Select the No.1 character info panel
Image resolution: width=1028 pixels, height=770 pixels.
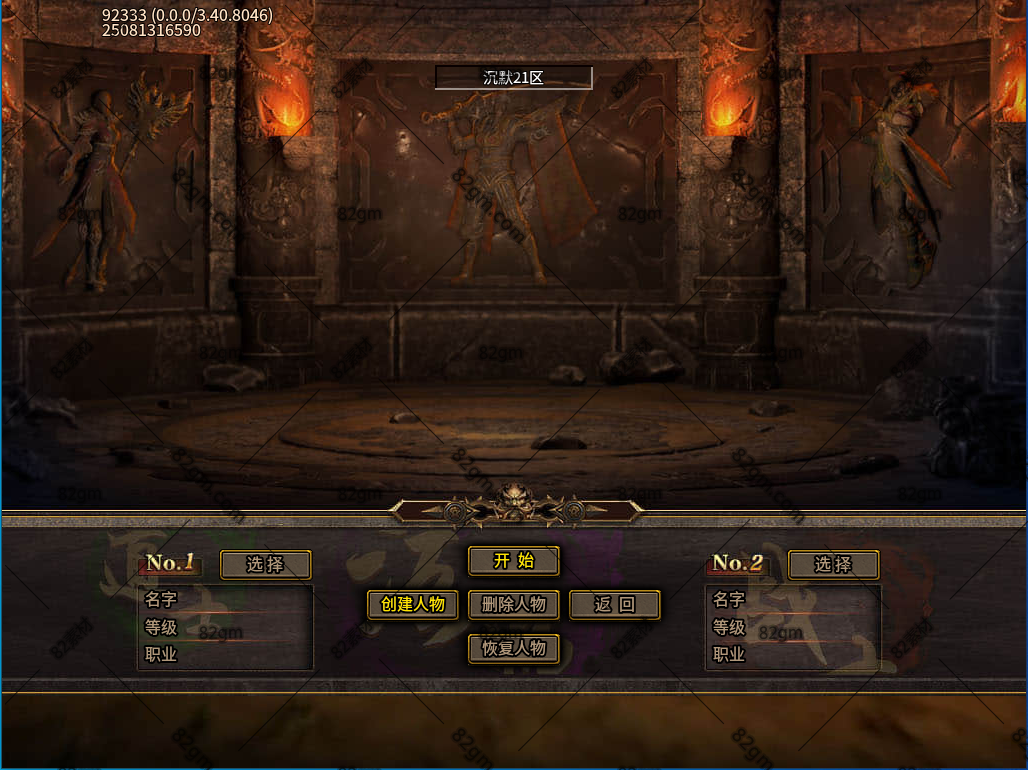pos(226,627)
